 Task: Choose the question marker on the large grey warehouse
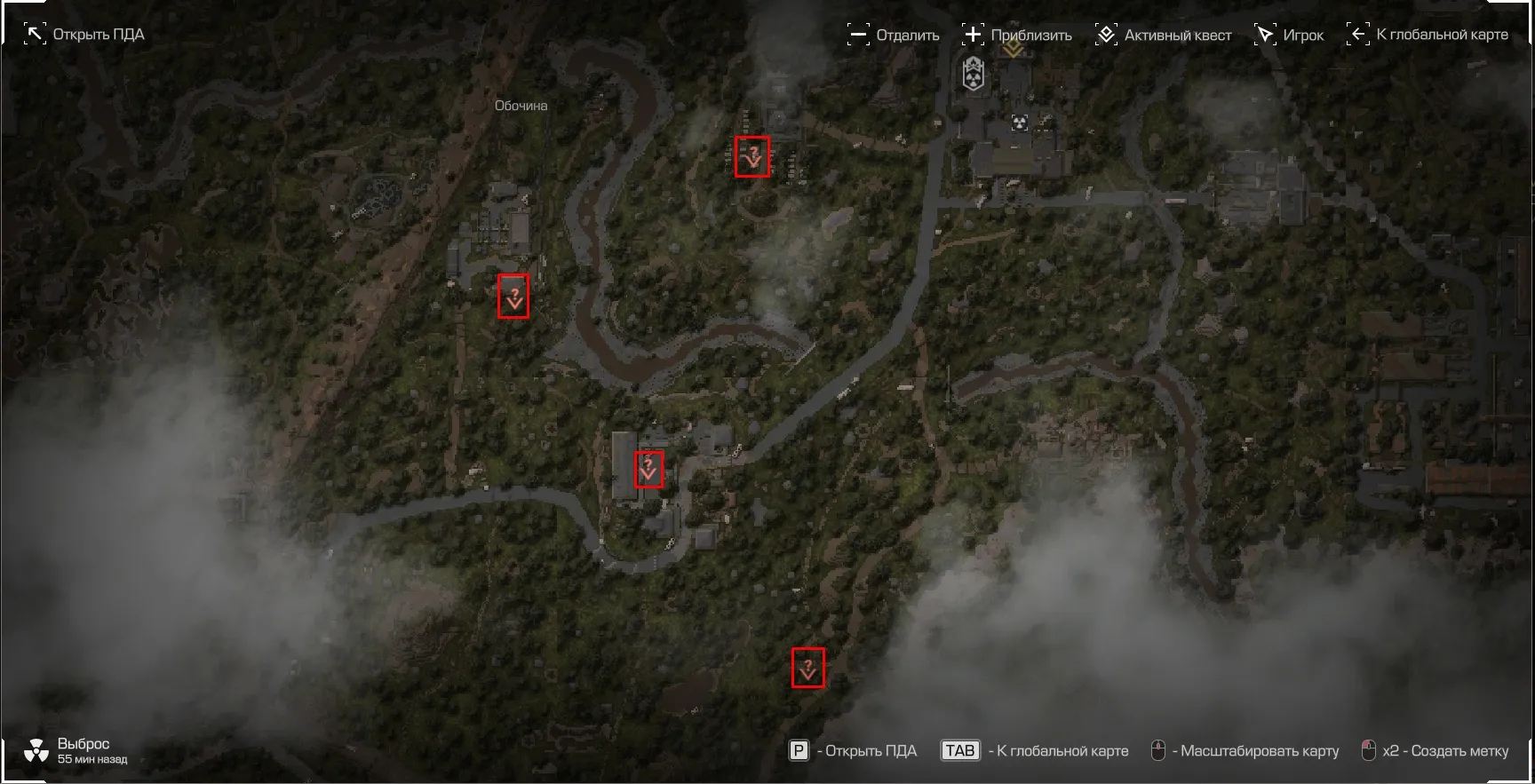[x=648, y=468]
